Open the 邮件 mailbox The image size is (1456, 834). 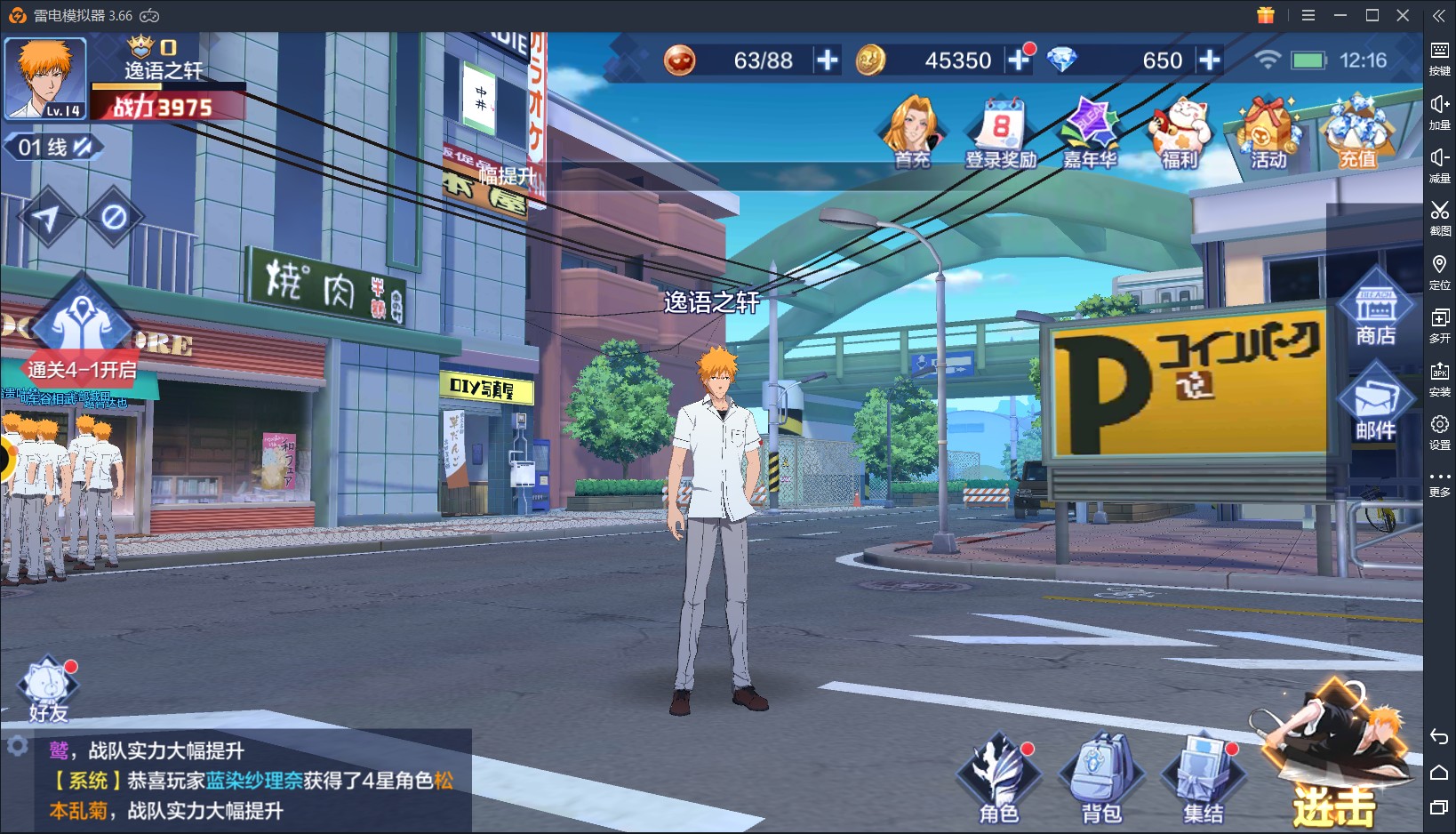(x=1375, y=405)
